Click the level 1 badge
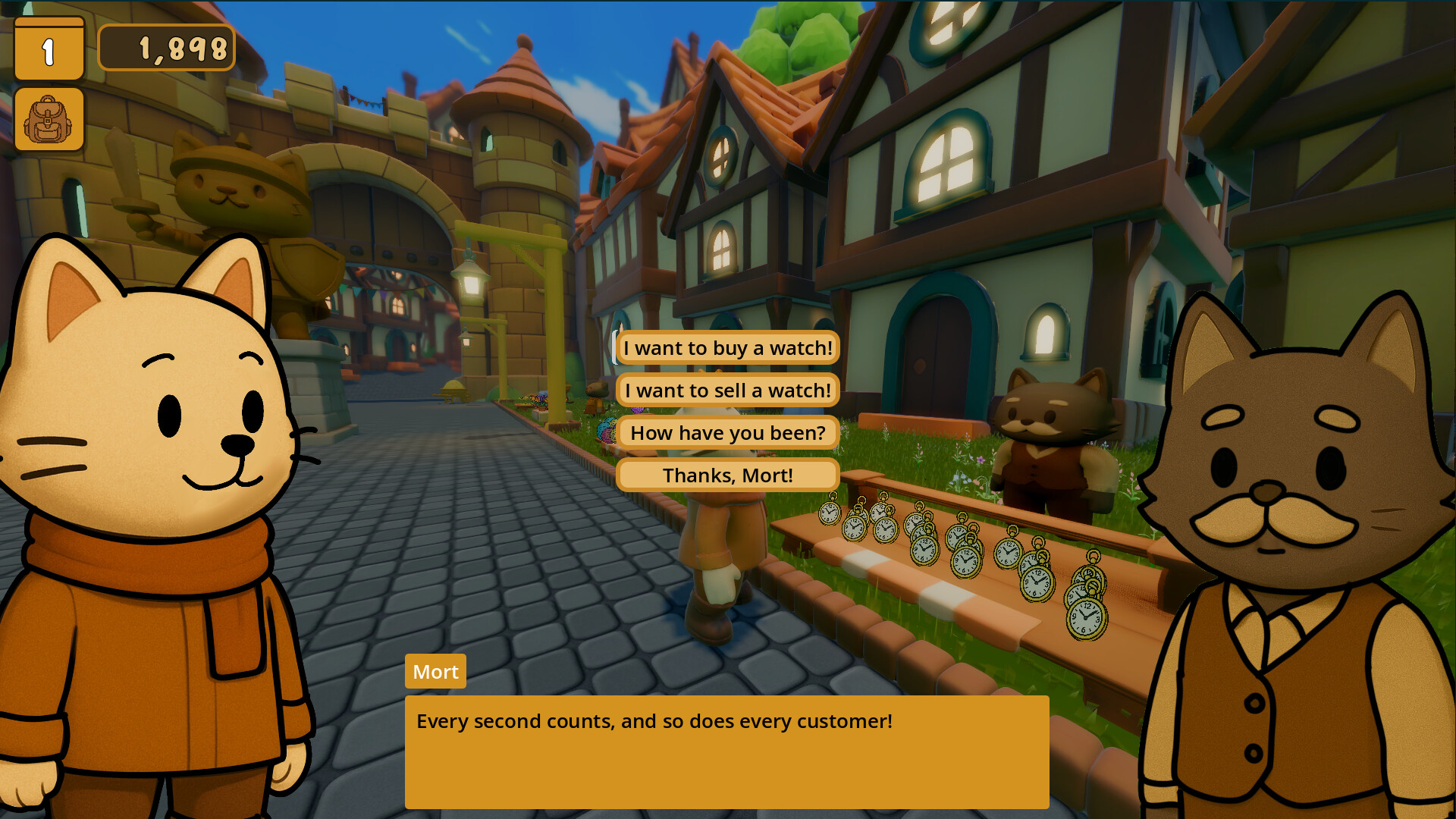 tap(49, 49)
